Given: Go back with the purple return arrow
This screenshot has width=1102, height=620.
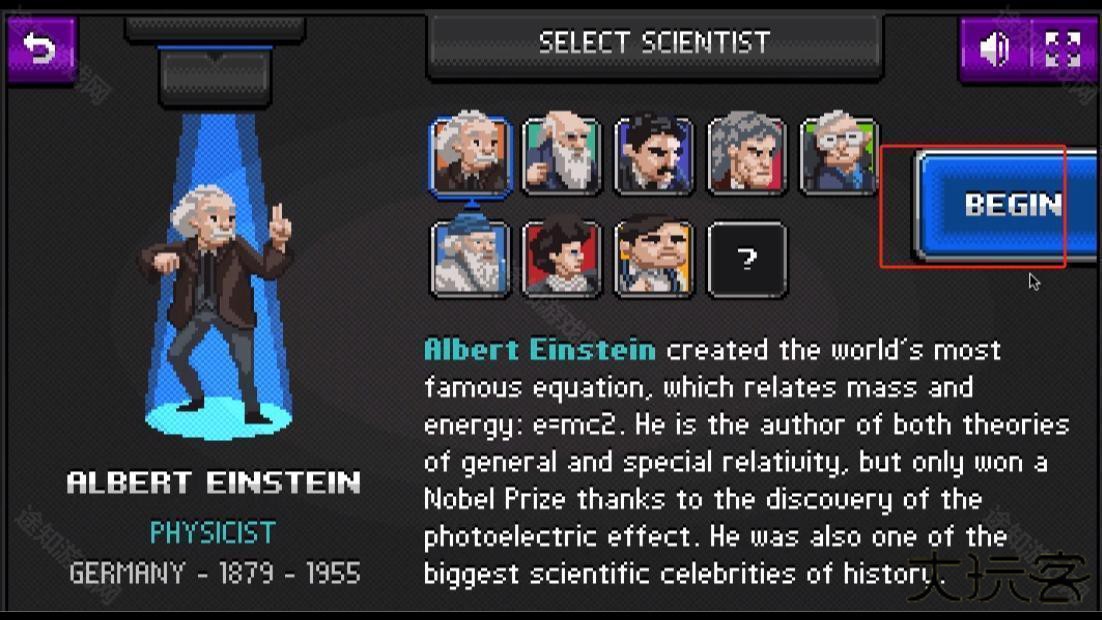Looking at the screenshot, I should [x=41, y=48].
